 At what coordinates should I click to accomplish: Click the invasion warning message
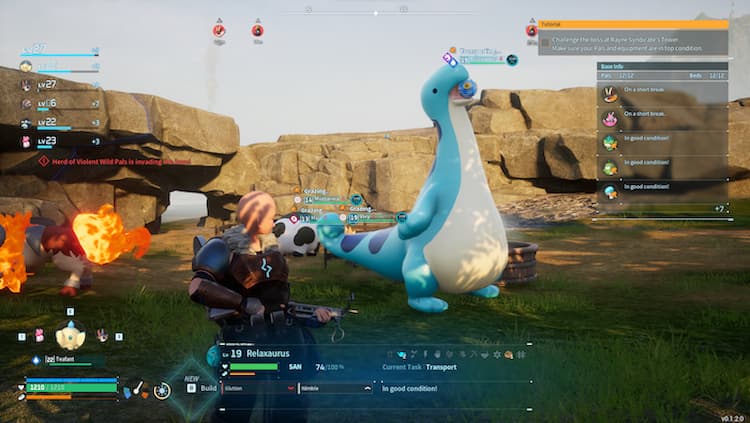[x=113, y=160]
